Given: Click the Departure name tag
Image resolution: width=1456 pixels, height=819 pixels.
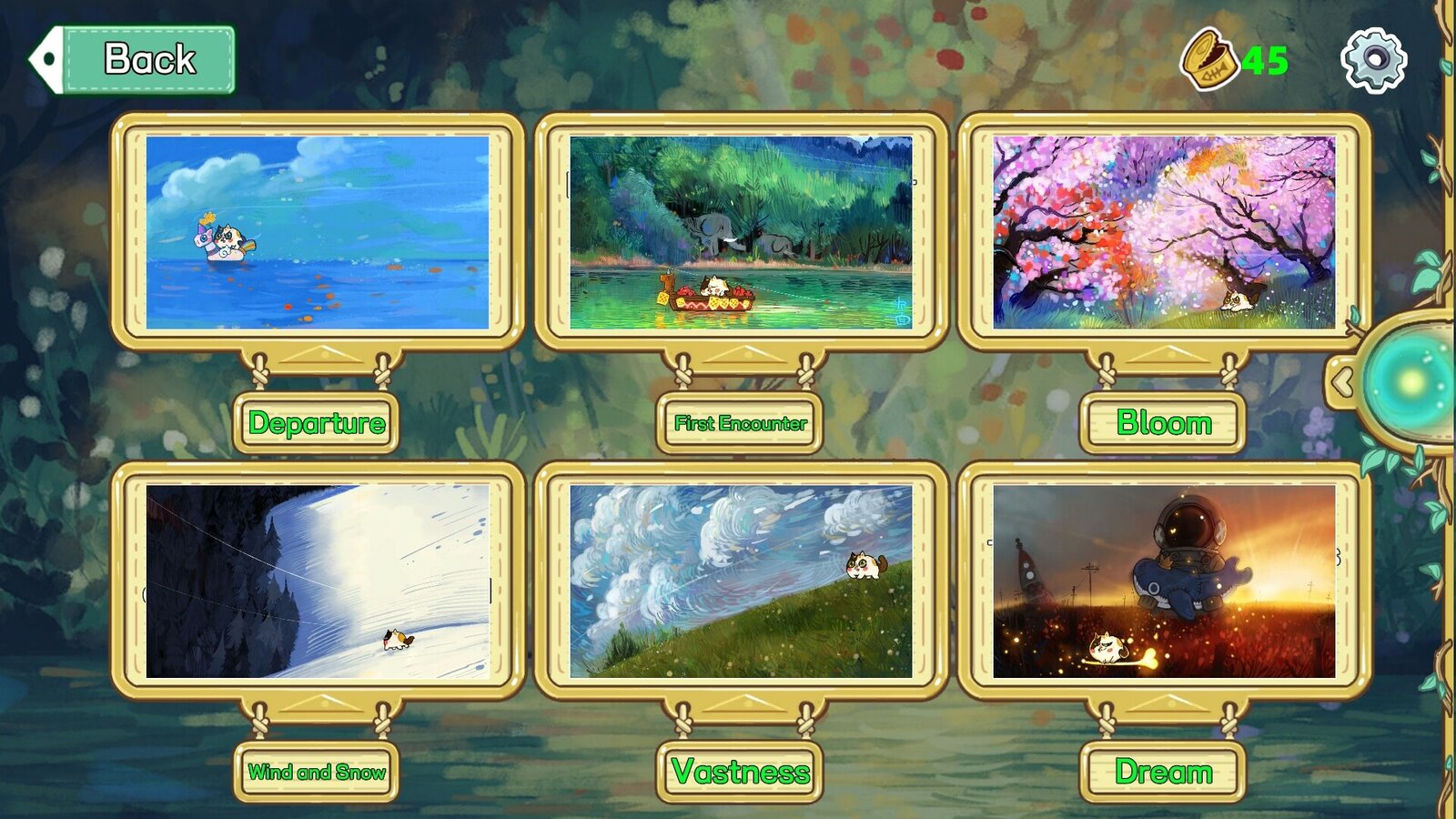Looking at the screenshot, I should pos(318,422).
